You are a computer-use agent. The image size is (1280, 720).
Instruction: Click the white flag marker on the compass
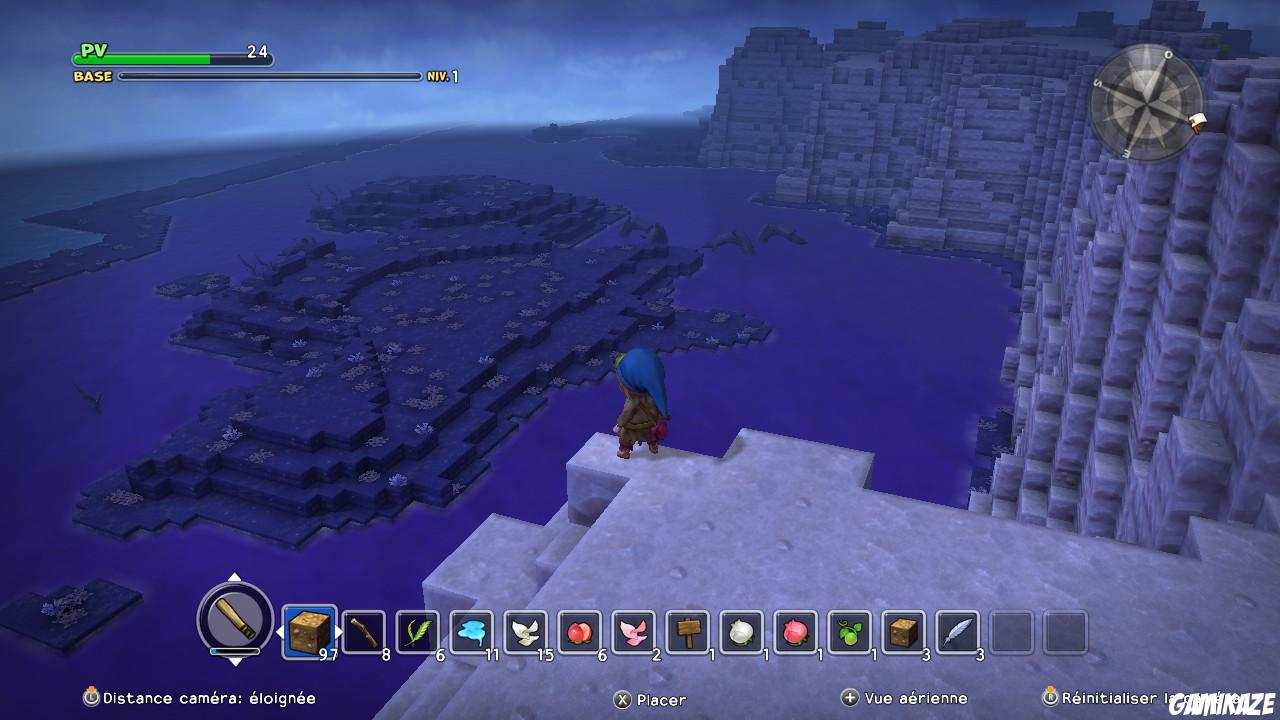1196,120
